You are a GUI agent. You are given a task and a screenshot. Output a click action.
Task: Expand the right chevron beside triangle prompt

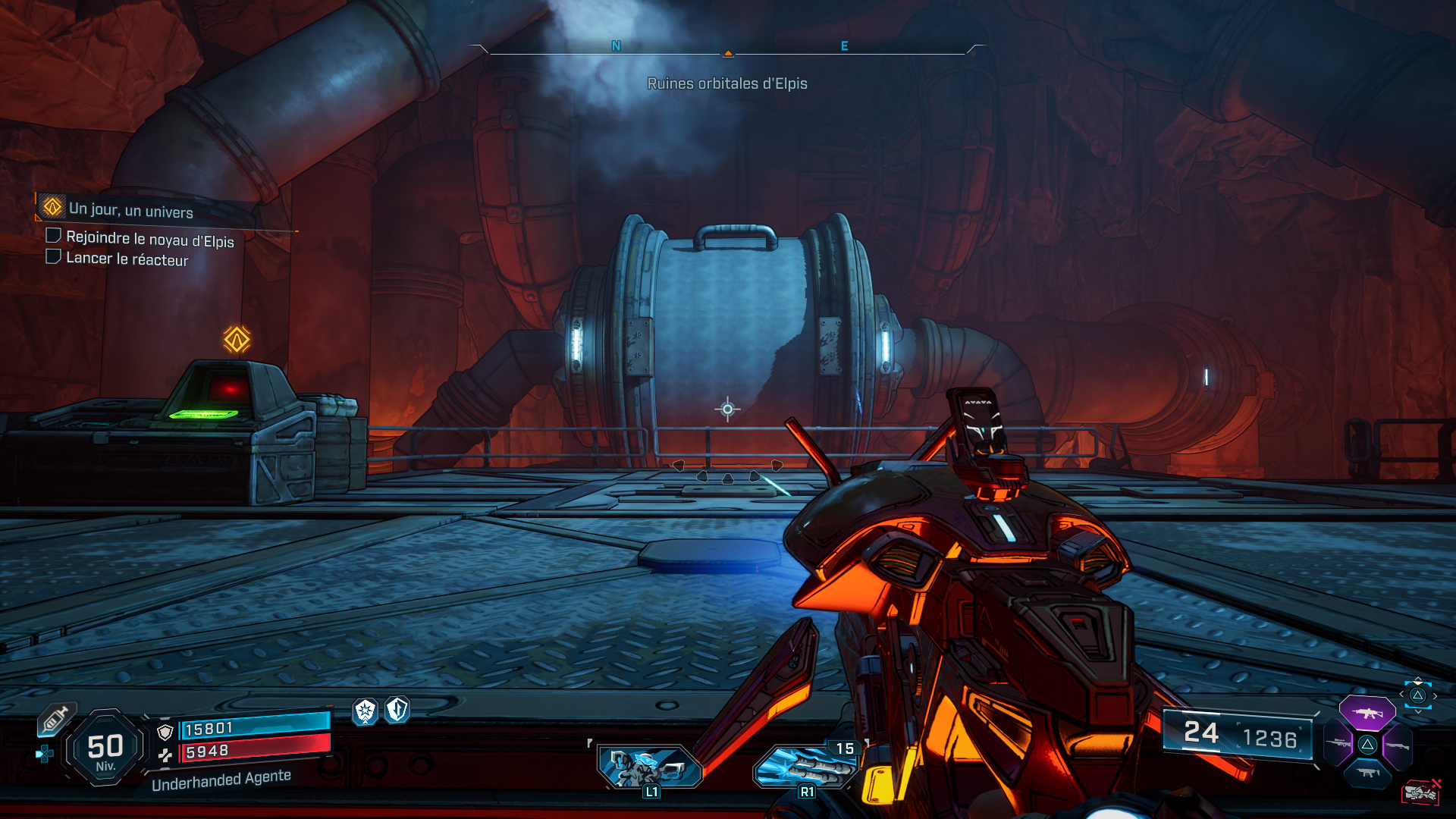1436,695
